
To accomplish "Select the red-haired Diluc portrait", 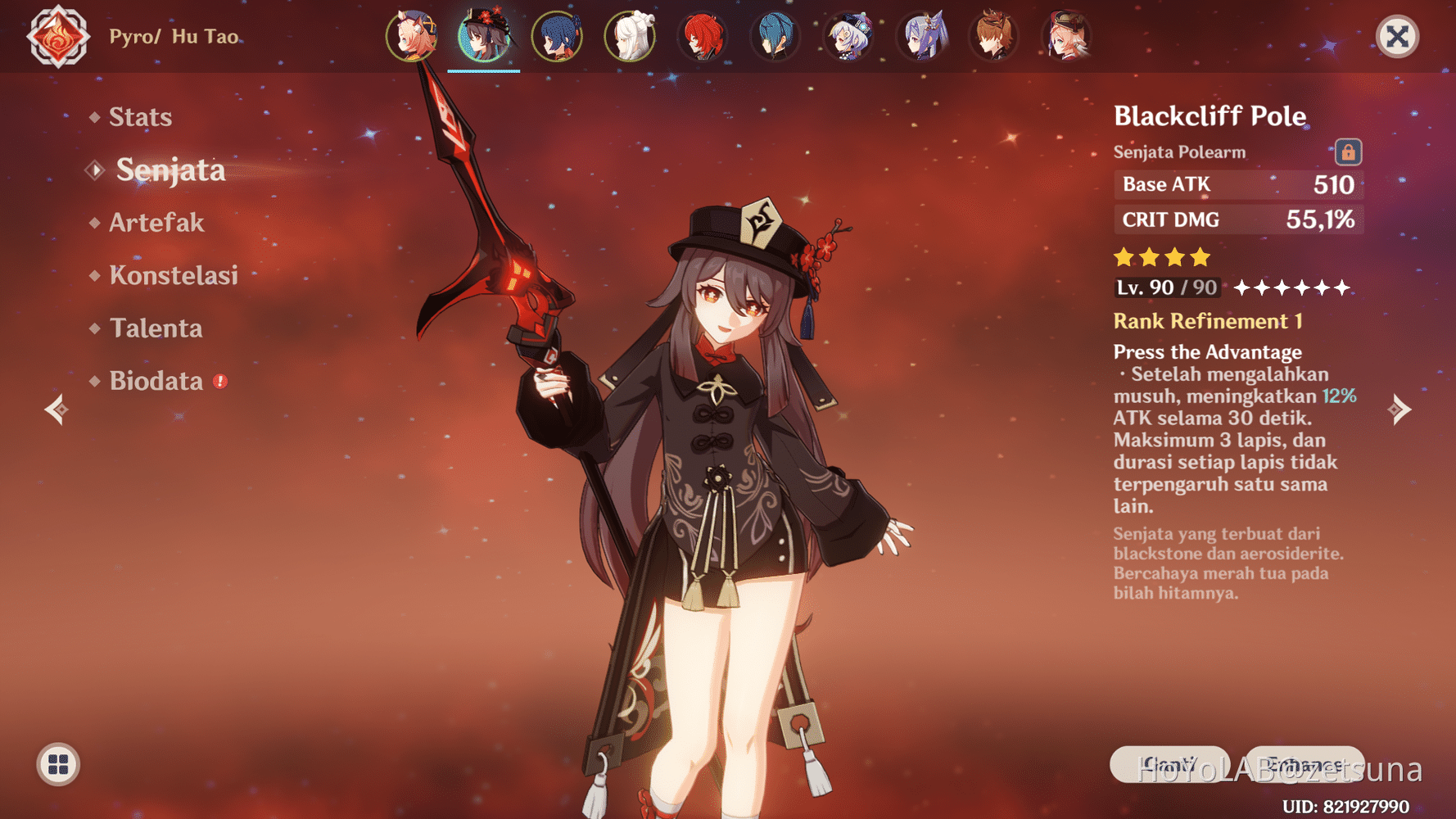I will [703, 37].
